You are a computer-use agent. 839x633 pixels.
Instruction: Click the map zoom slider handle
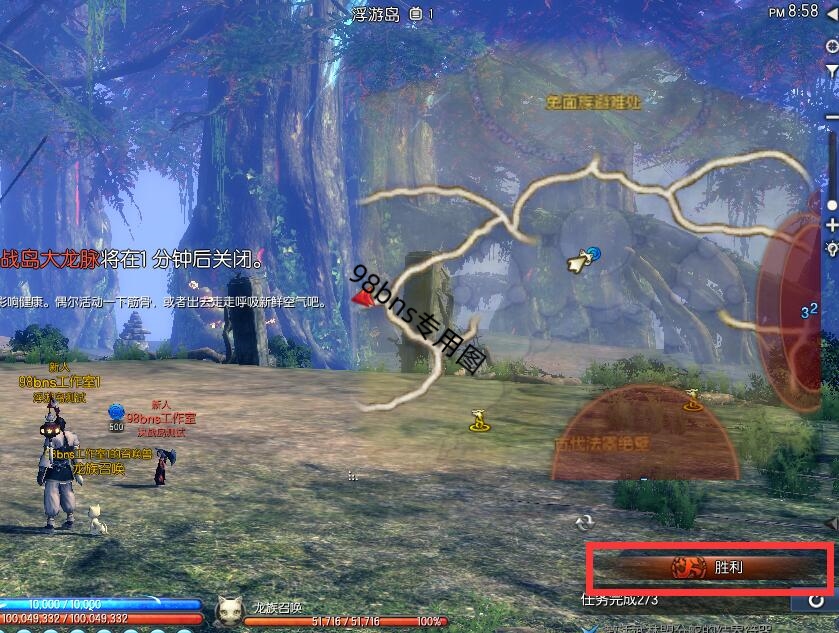(x=831, y=205)
